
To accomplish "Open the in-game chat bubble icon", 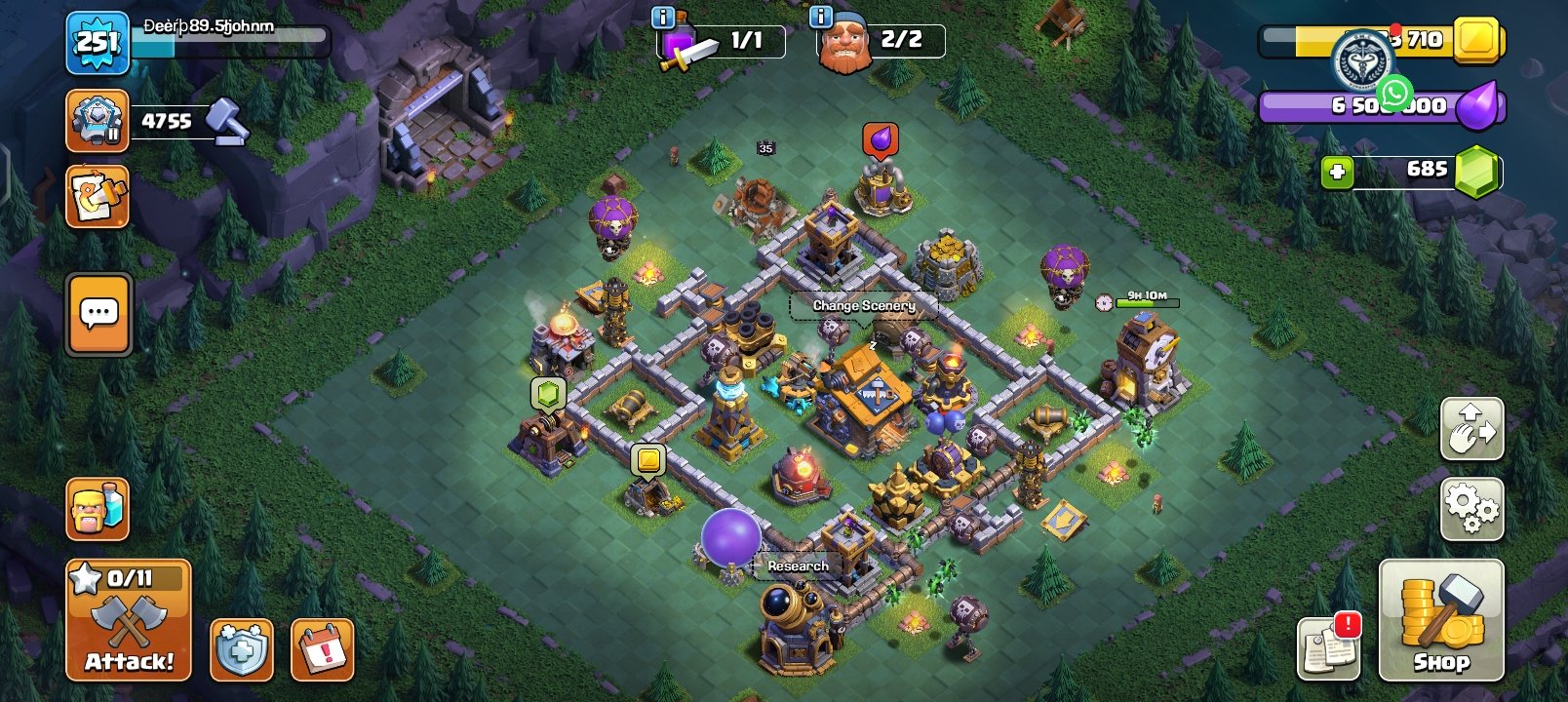I will [97, 314].
